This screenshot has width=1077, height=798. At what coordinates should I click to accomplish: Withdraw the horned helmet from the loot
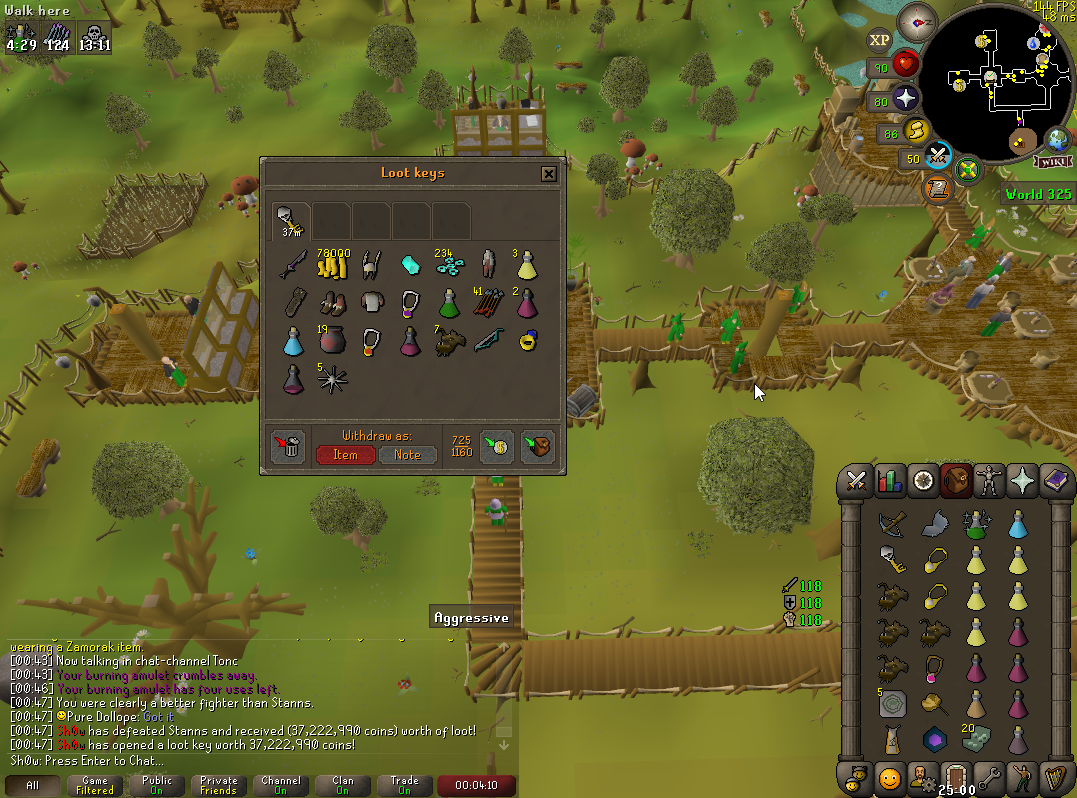[372, 265]
